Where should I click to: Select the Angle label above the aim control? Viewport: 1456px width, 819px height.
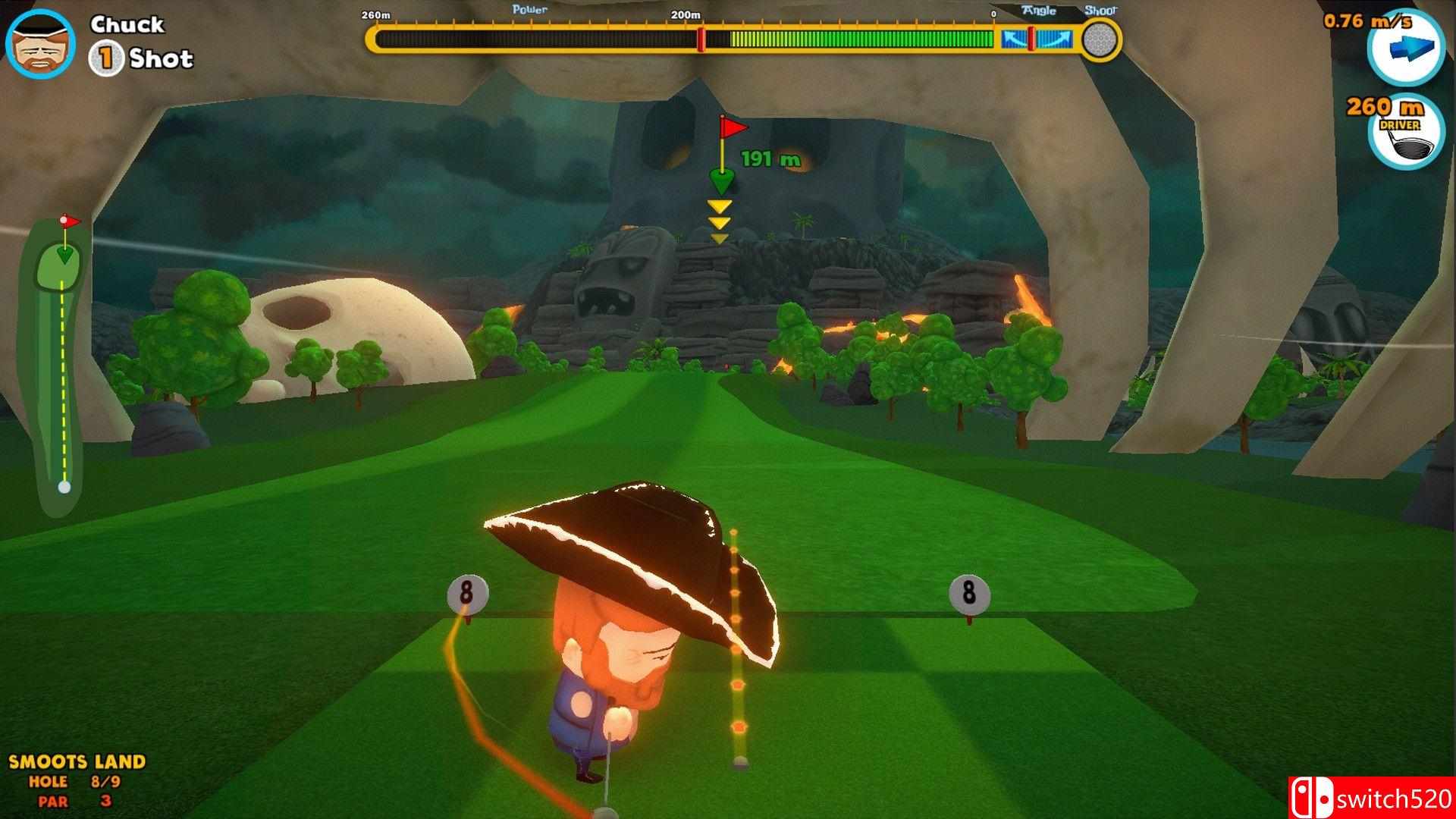tap(1040, 10)
